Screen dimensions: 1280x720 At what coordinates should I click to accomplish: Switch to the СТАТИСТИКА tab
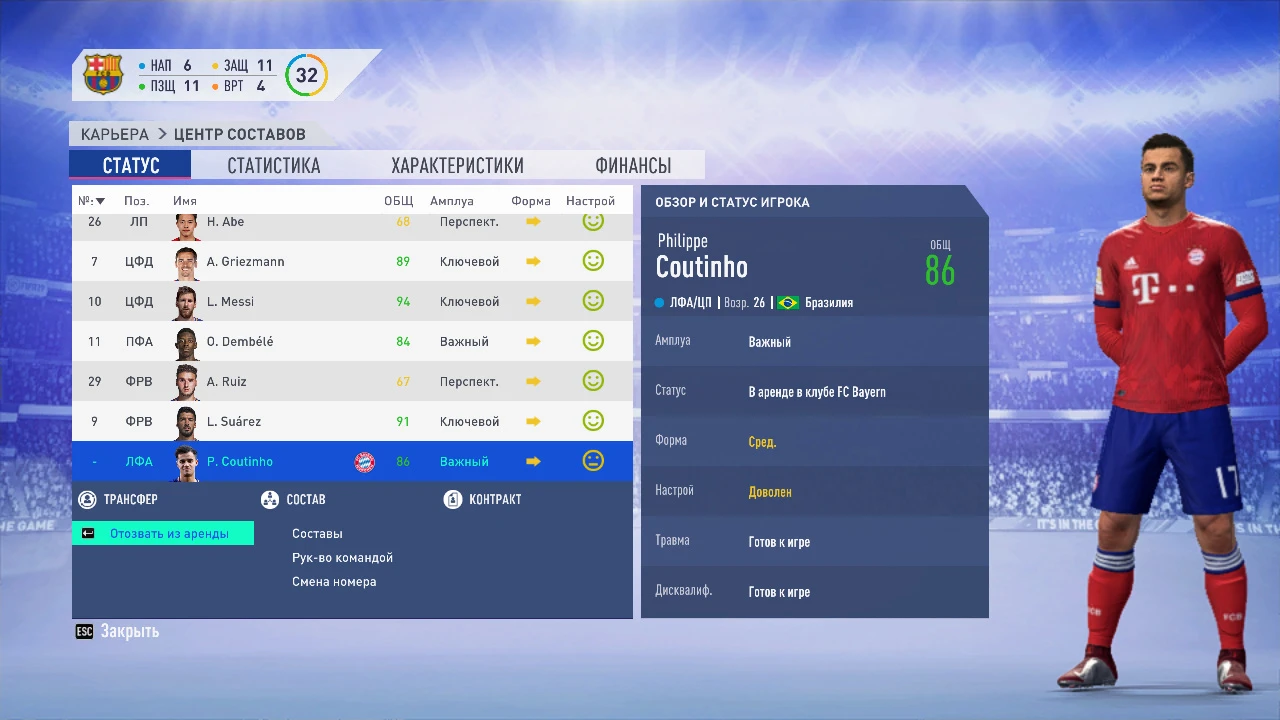[x=273, y=165]
